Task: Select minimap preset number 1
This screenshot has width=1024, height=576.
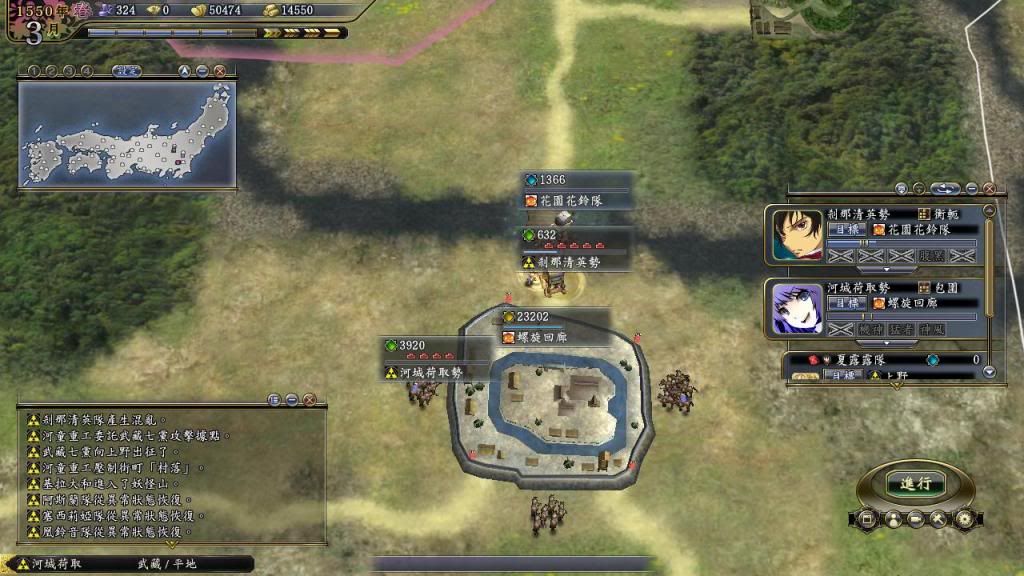Action: (33, 71)
